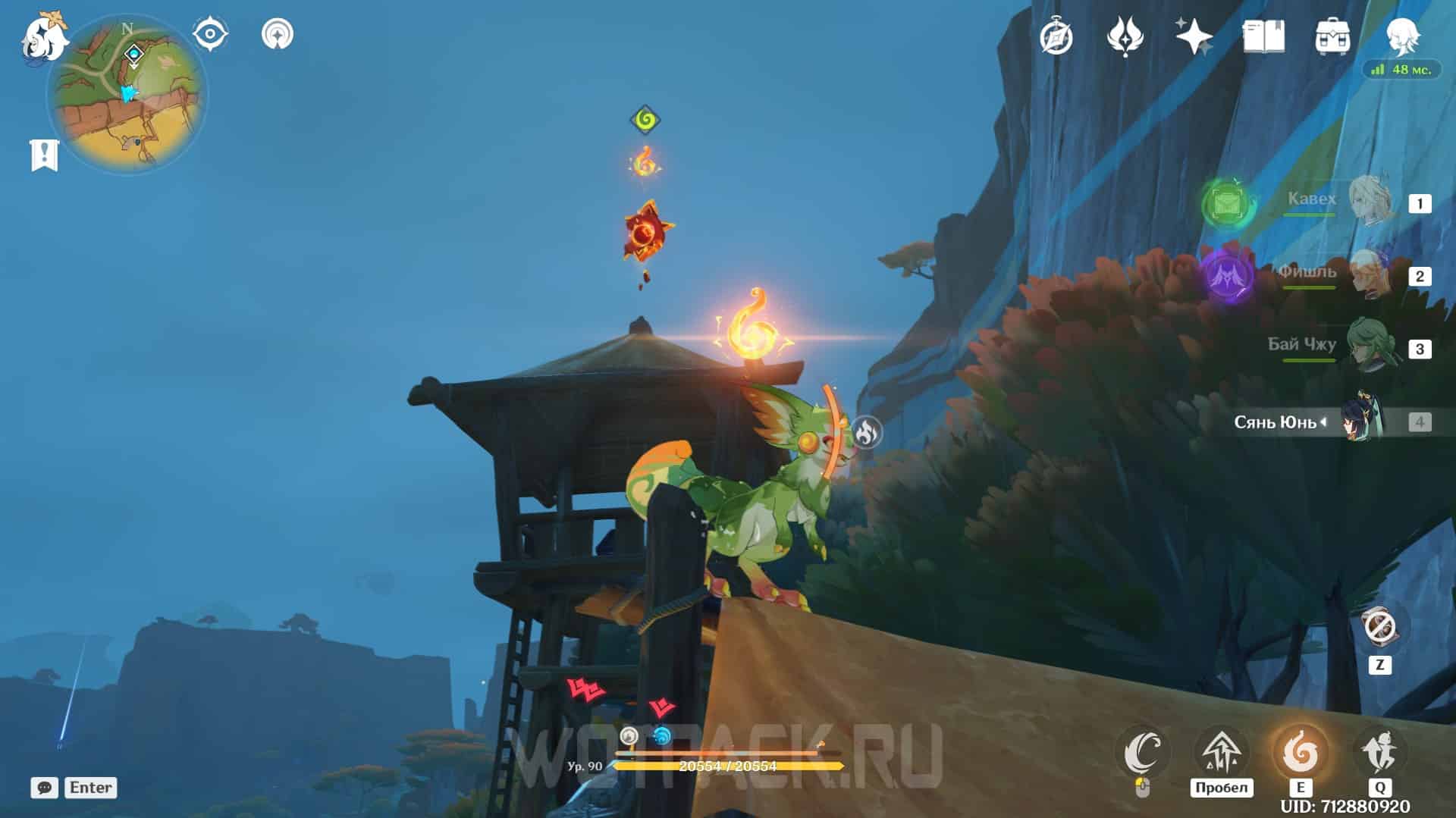Open the compass adventure icon
1456x818 pixels.
[1056, 36]
